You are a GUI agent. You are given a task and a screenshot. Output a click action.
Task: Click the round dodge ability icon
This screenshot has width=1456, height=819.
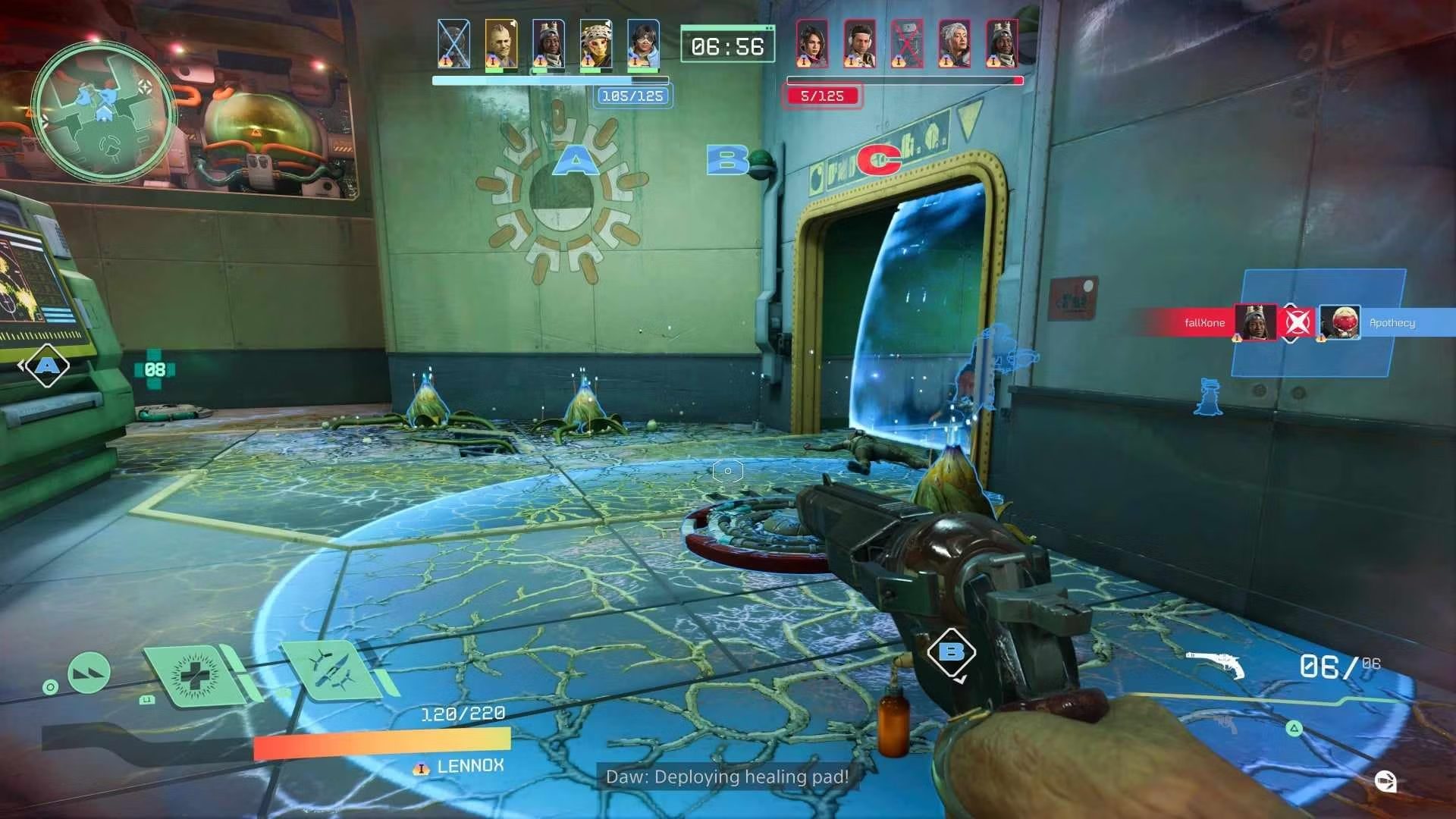point(89,672)
